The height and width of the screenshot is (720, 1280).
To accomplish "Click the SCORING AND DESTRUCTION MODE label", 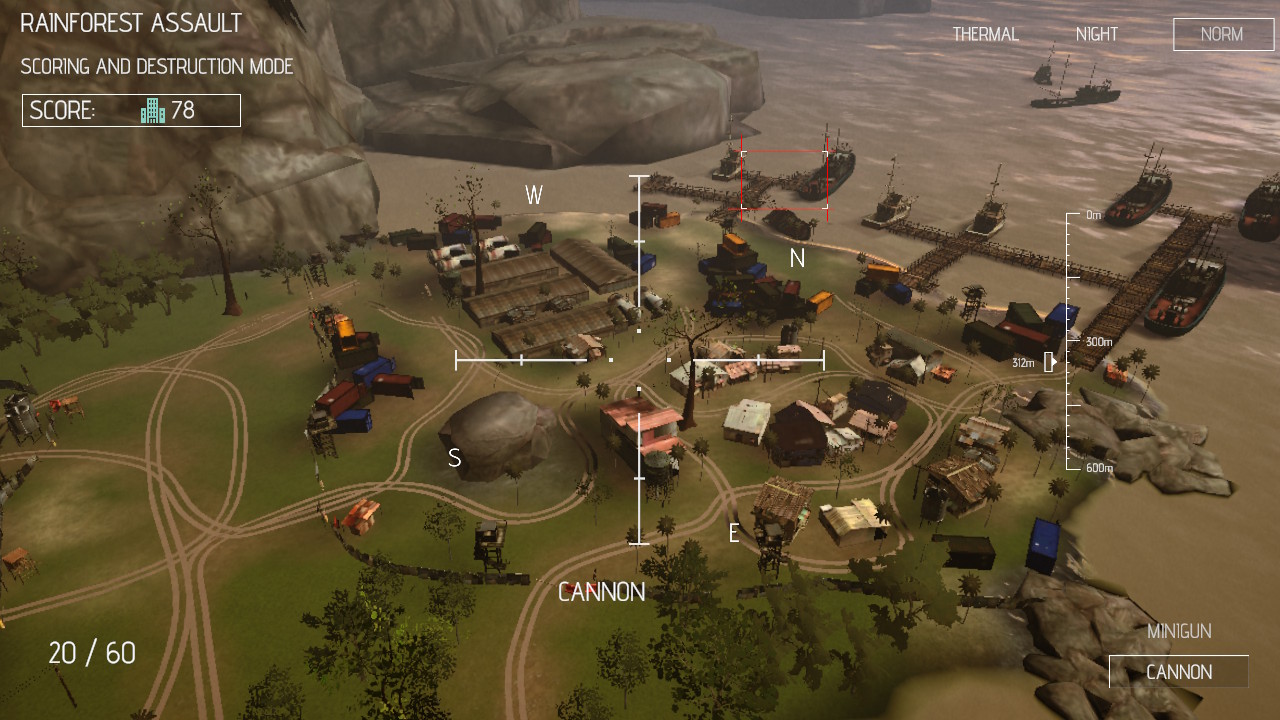I will (x=155, y=67).
